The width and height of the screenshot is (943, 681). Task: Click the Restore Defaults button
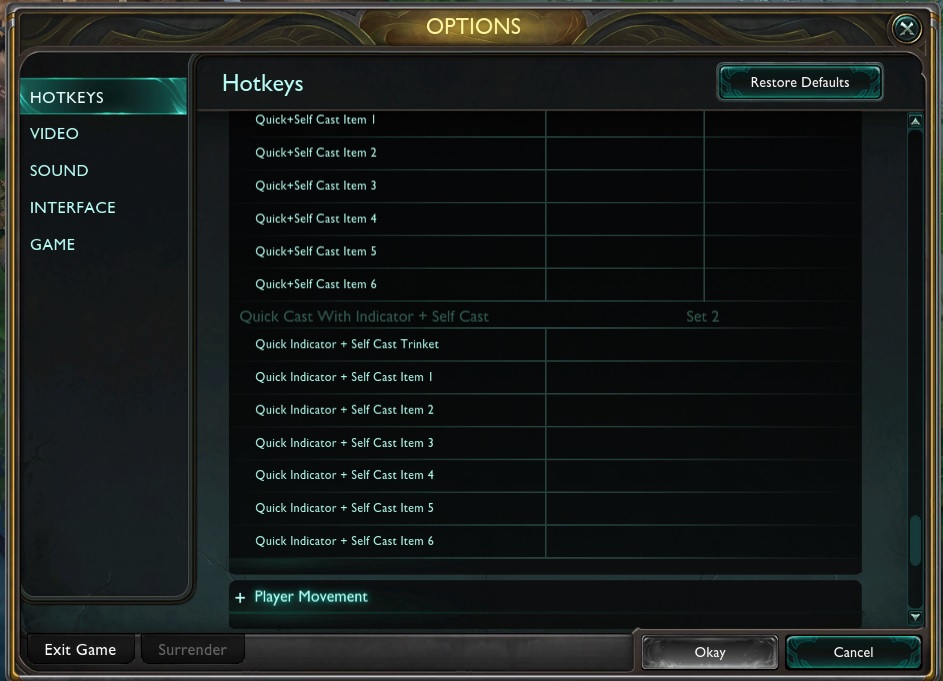click(x=799, y=82)
